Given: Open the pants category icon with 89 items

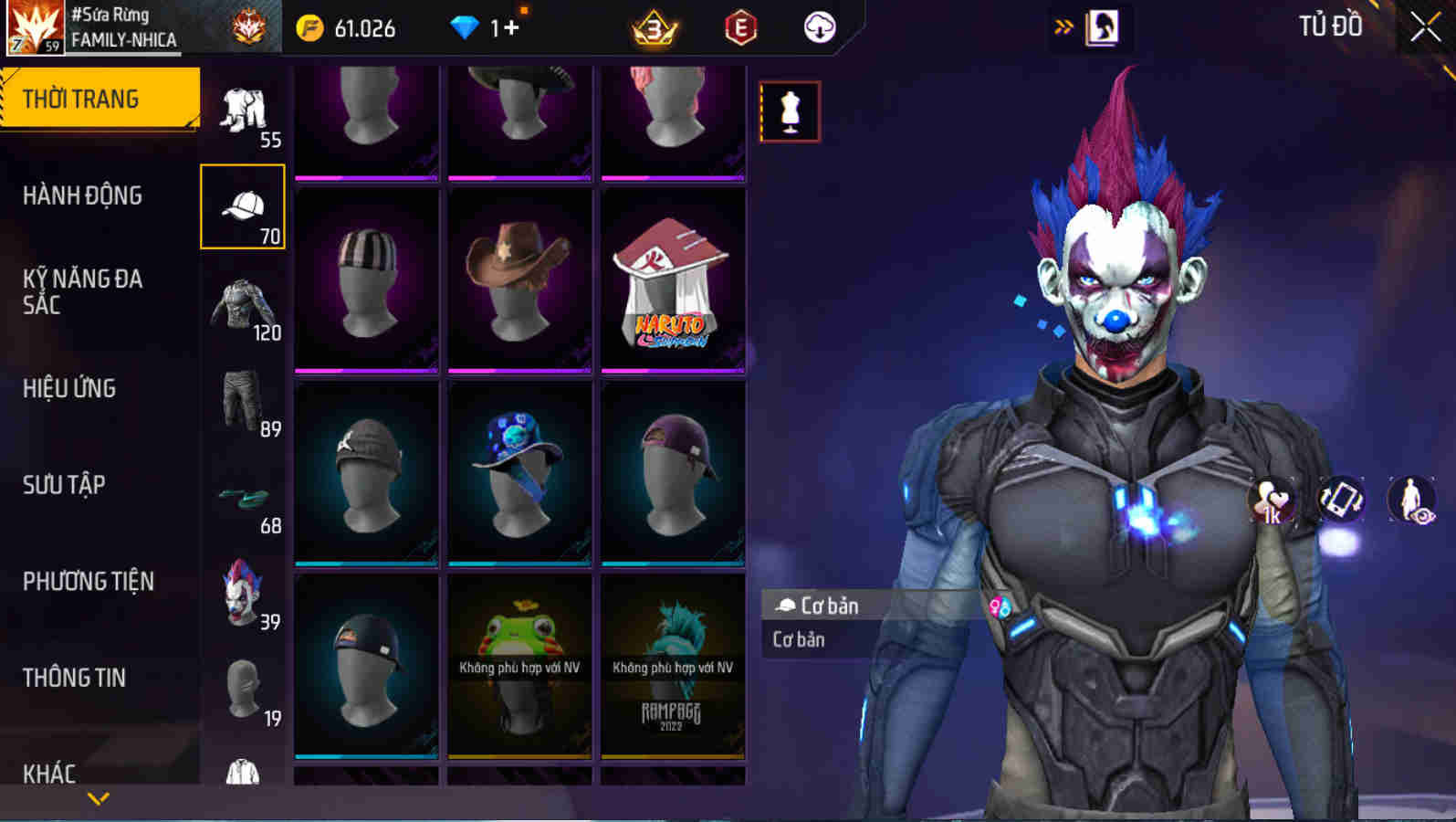Looking at the screenshot, I should tap(242, 400).
